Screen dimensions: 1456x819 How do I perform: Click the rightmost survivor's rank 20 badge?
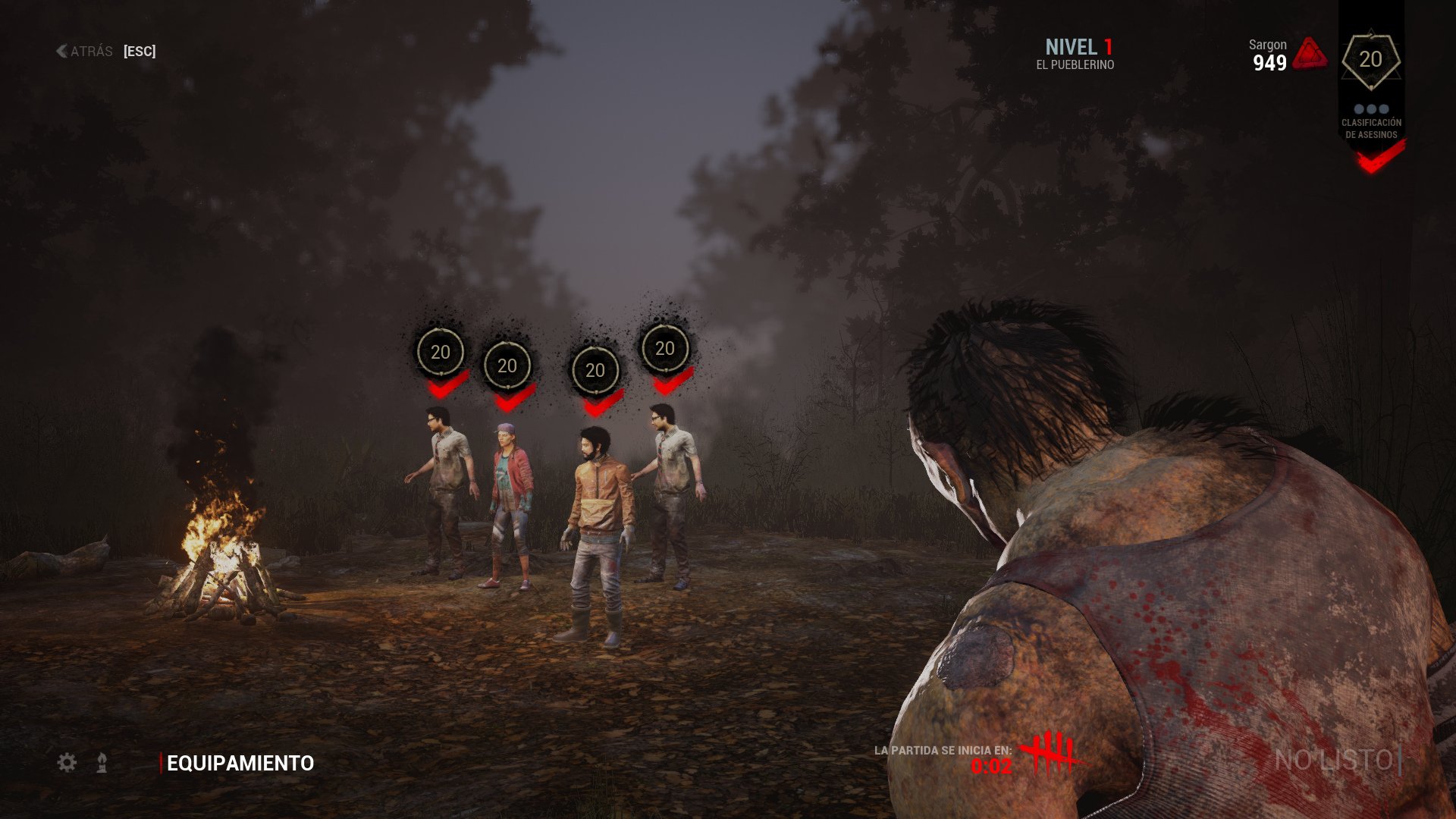pos(665,350)
